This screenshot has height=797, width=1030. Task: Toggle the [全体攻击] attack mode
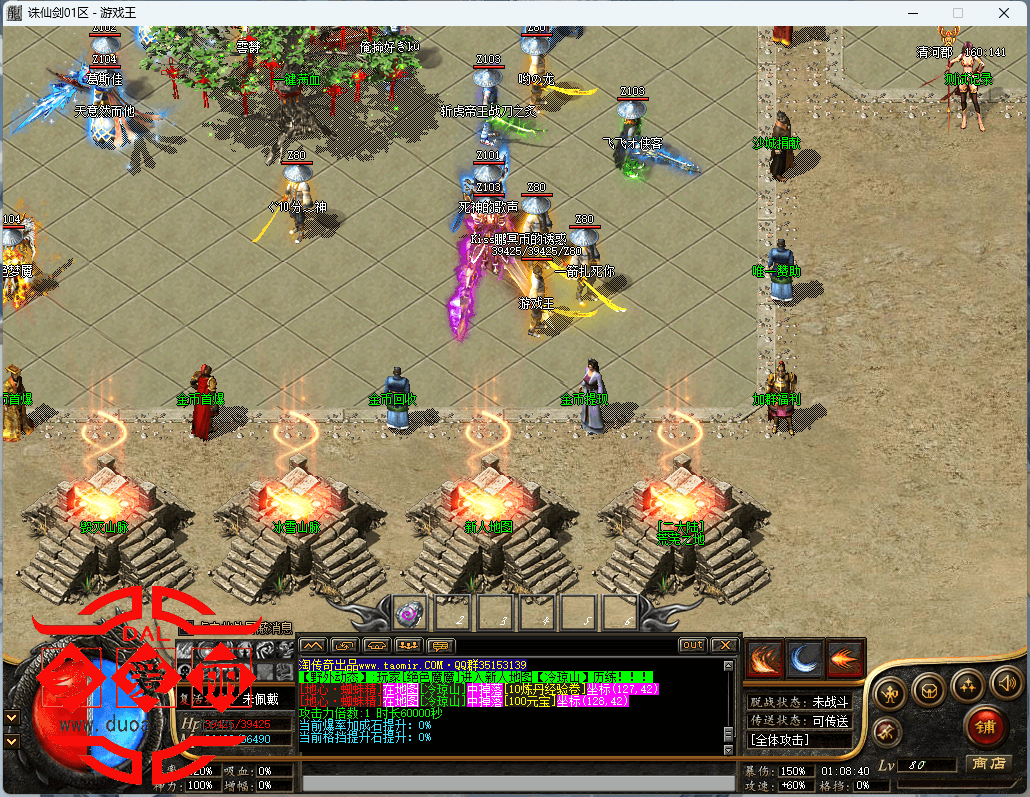click(780, 740)
